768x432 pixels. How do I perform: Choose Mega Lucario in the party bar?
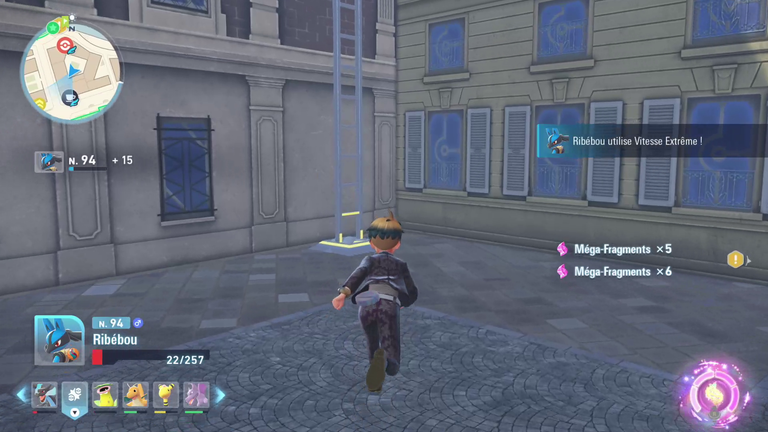pos(44,395)
